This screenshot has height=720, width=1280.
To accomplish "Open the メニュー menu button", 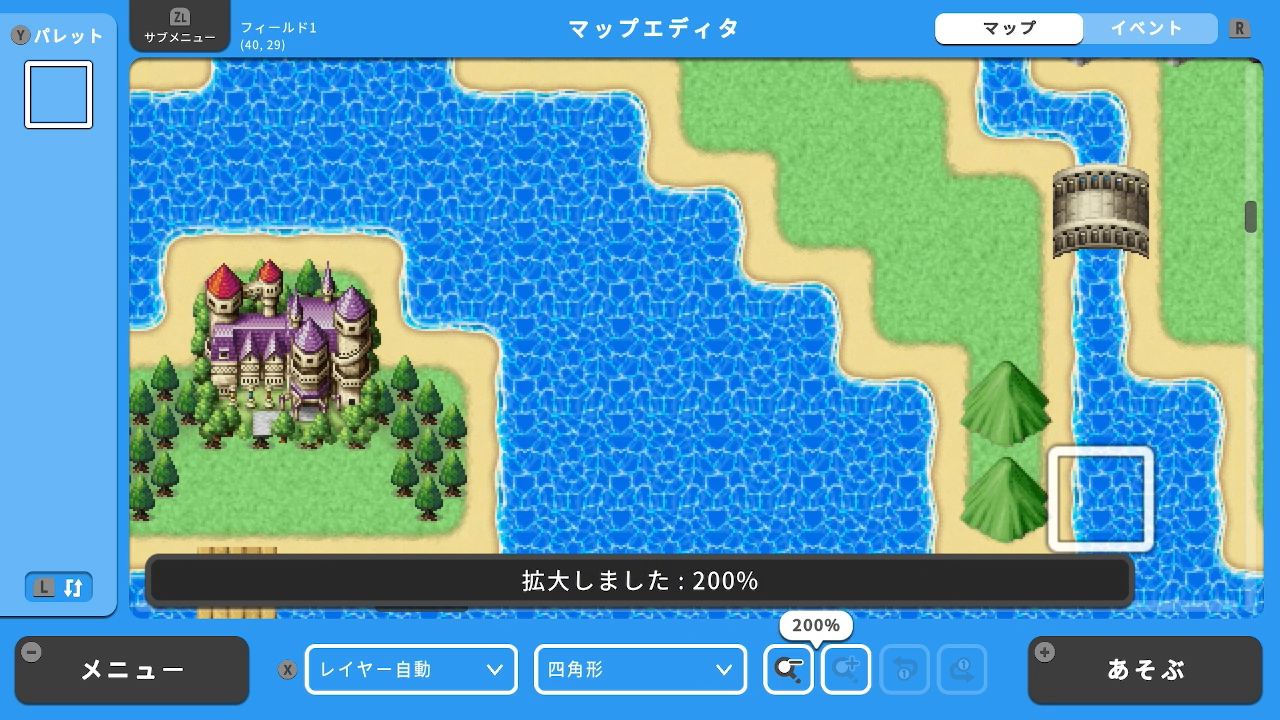I will (x=132, y=670).
